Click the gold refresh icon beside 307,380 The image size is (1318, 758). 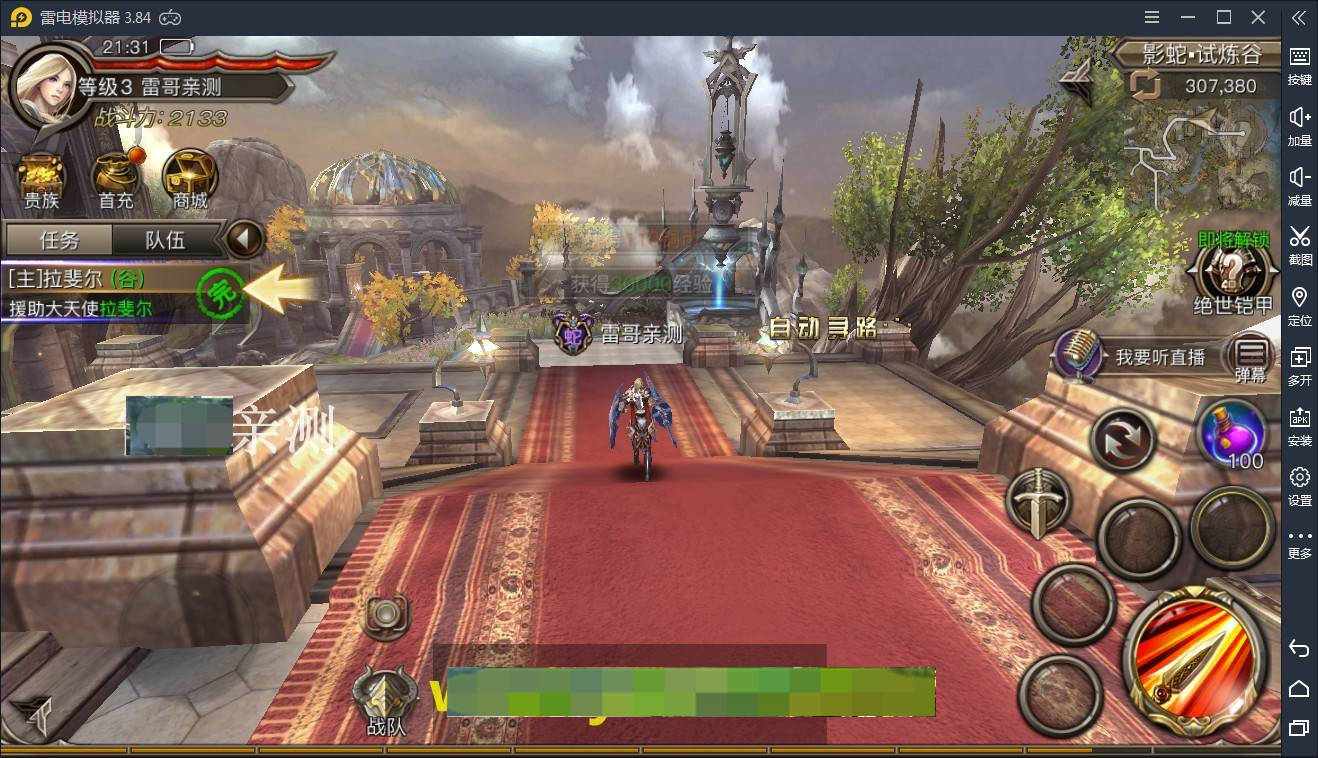coord(1146,86)
